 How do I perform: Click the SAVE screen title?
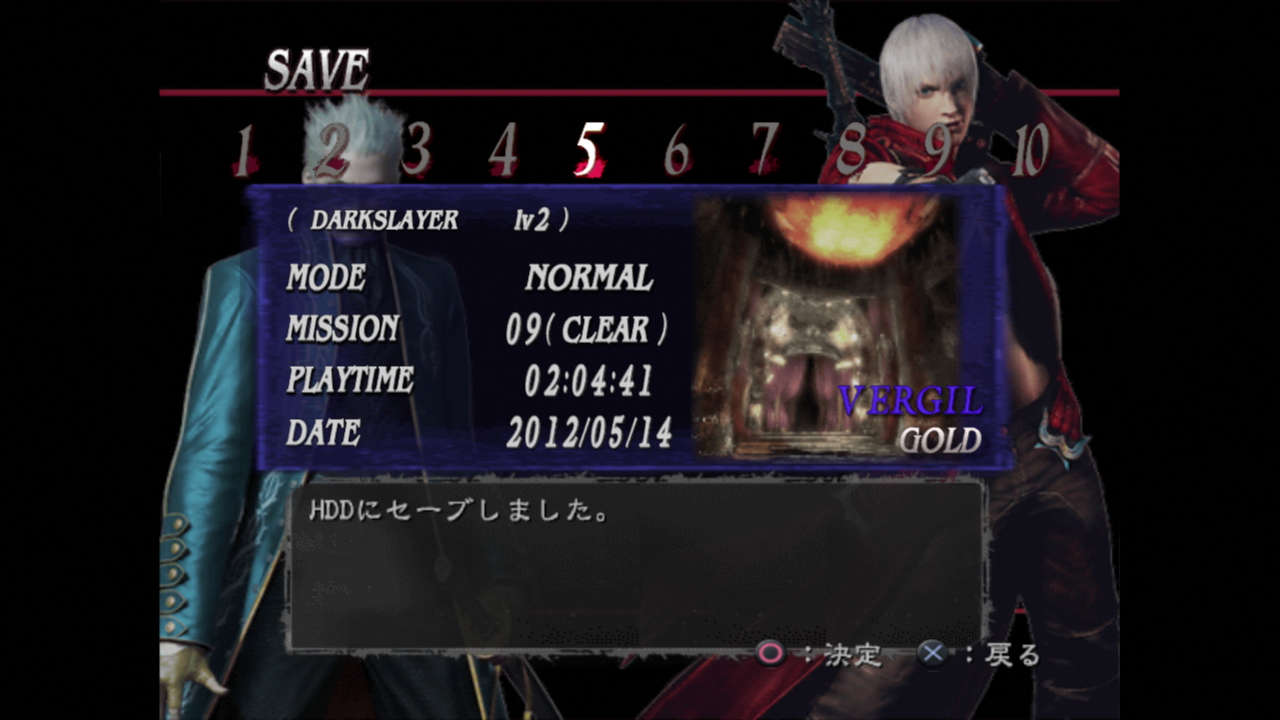click(x=316, y=68)
